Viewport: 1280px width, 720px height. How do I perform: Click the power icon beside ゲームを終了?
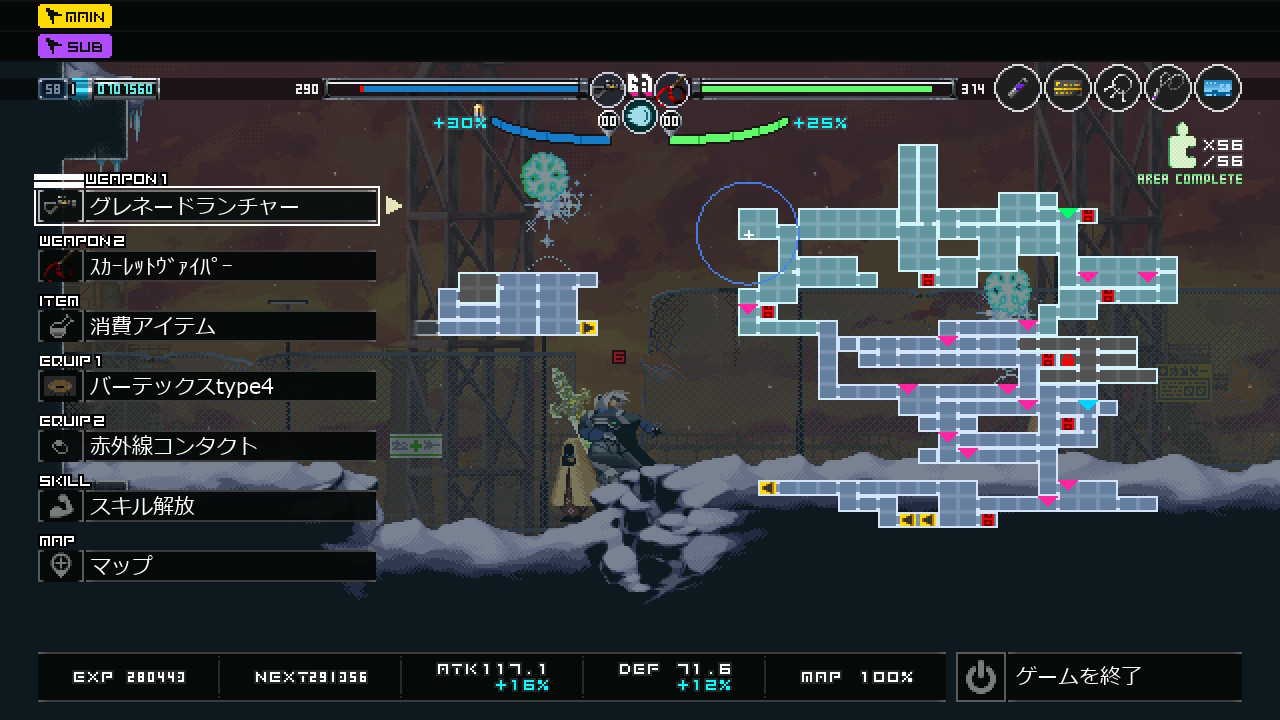click(980, 677)
